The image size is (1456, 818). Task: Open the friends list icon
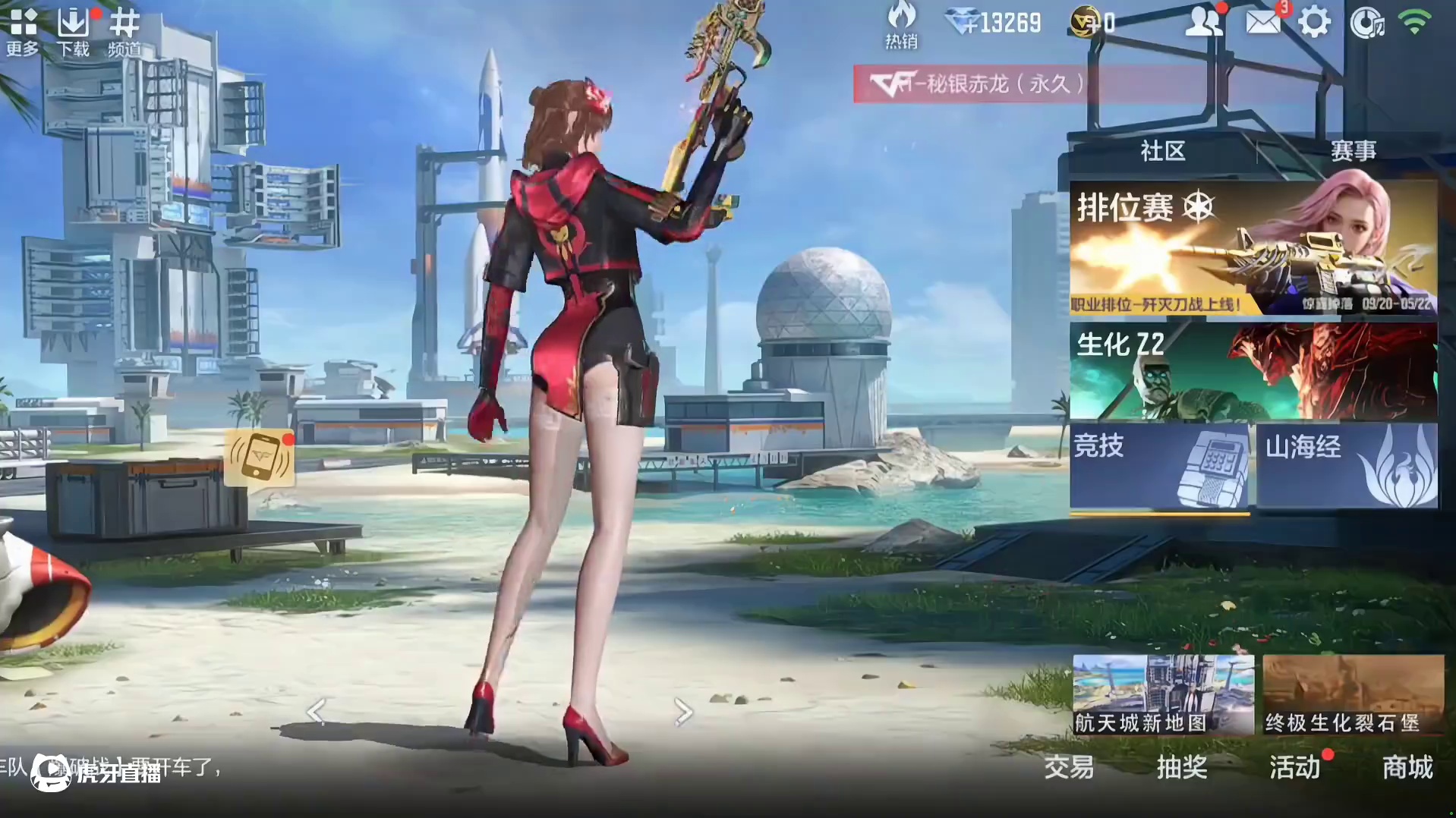click(1203, 23)
